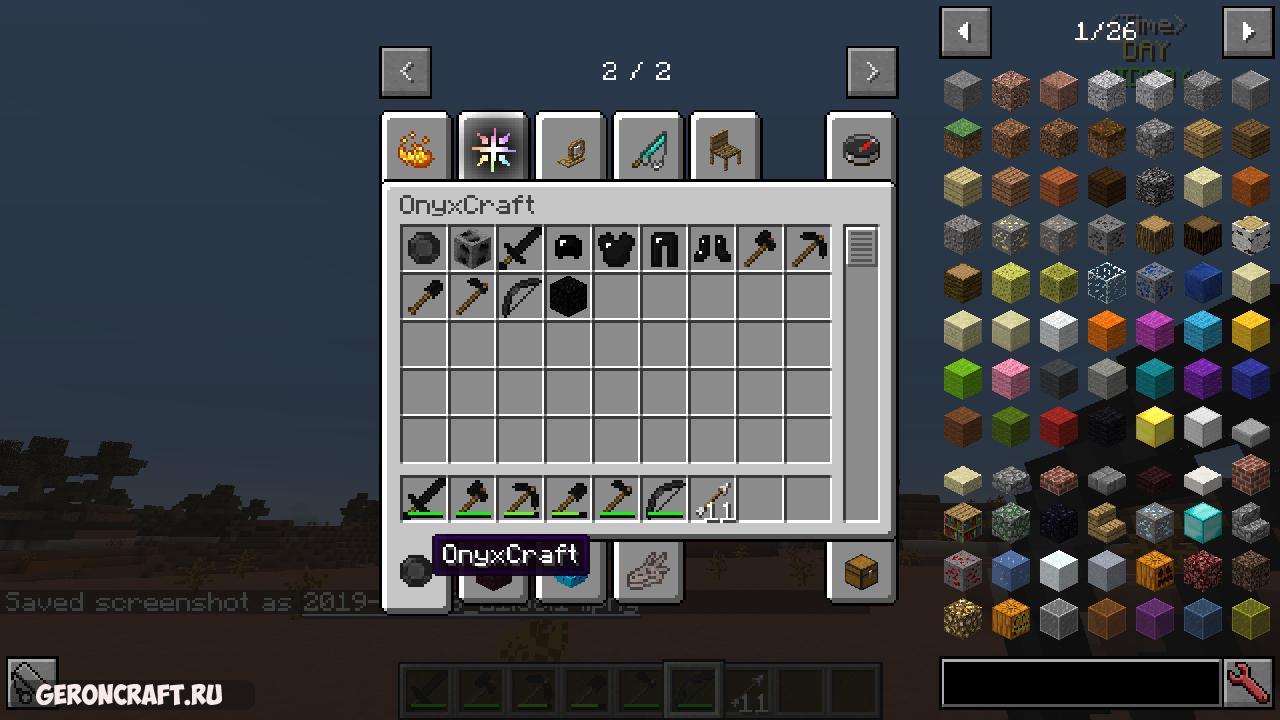Go to the next creative tab page

click(871, 71)
